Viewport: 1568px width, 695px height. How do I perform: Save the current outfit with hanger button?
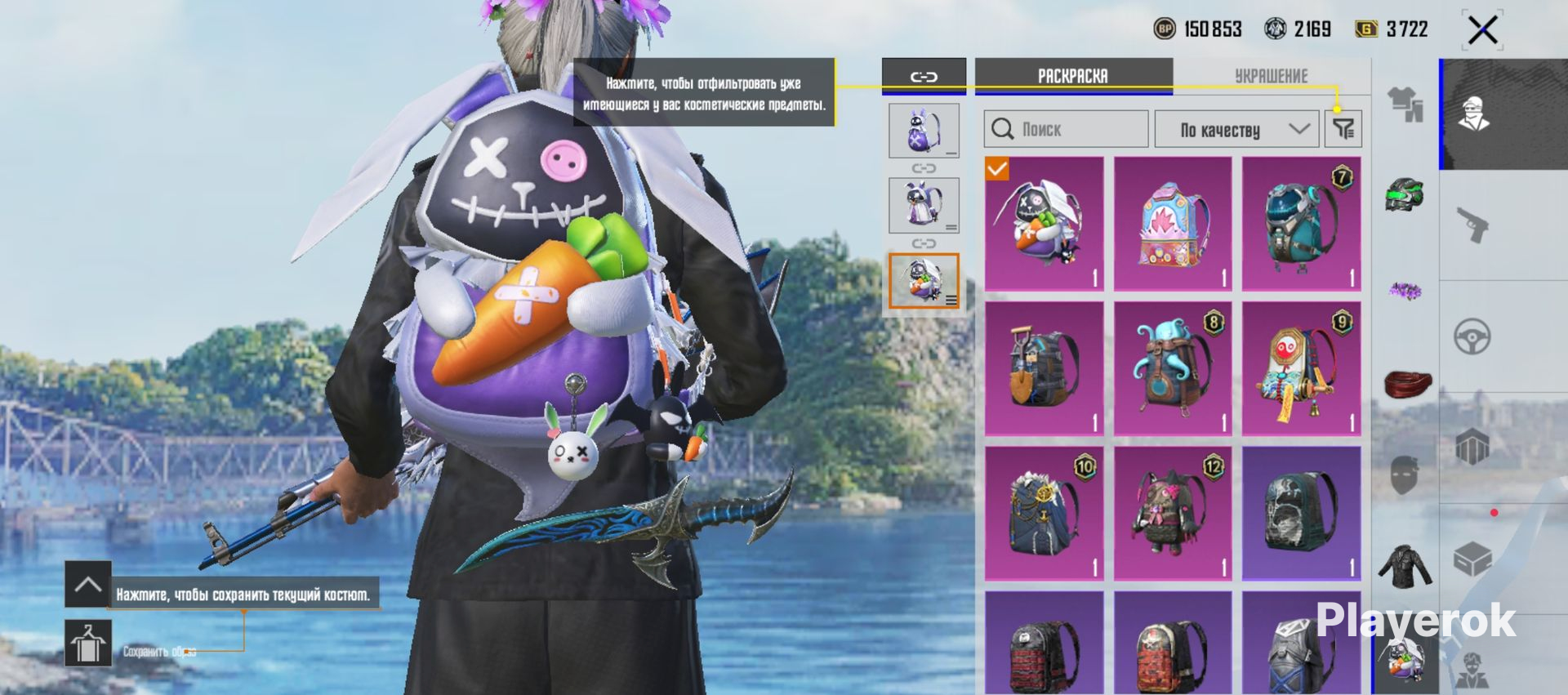(x=88, y=643)
